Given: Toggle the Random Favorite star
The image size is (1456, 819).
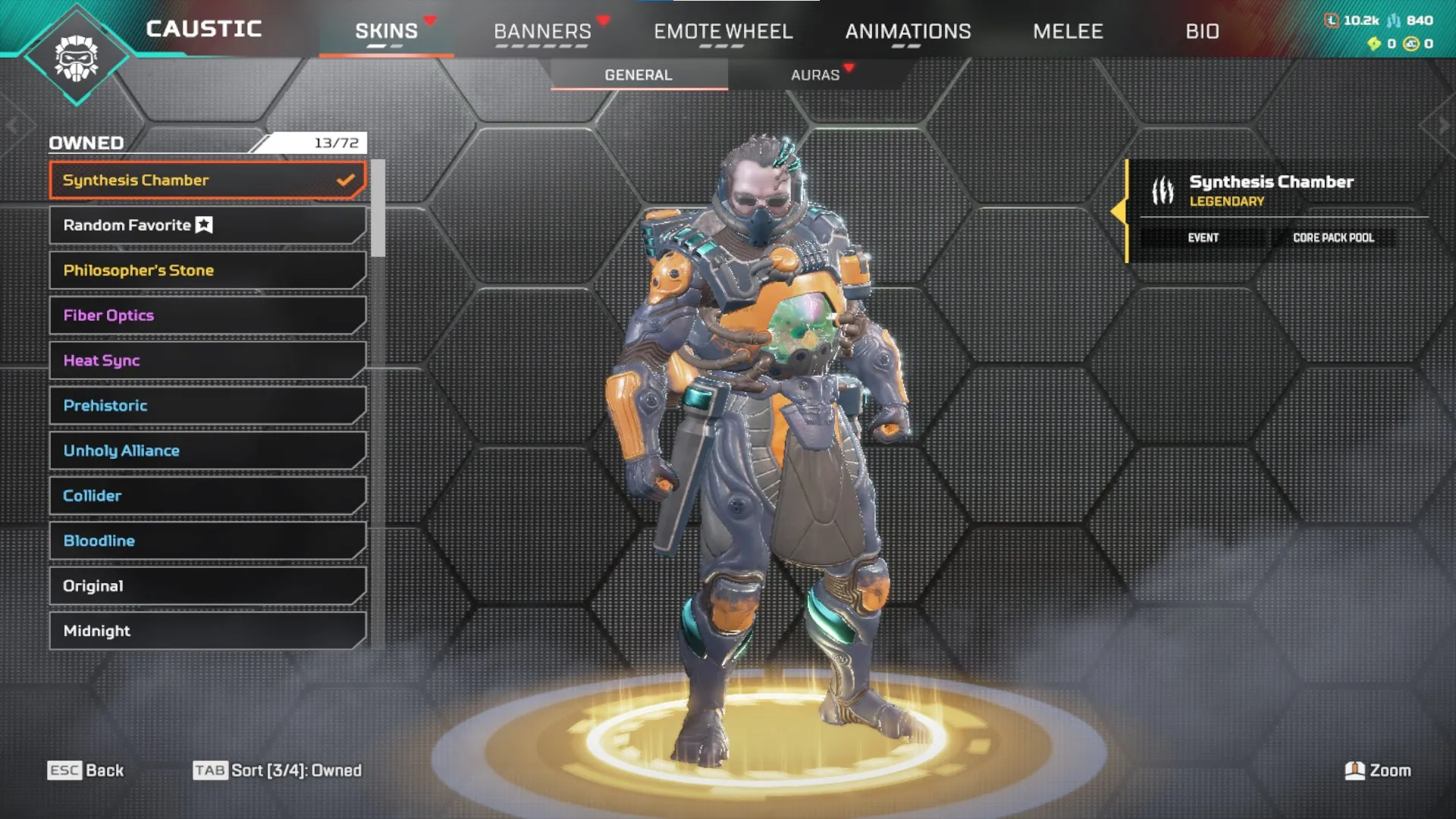Looking at the screenshot, I should point(203,224).
